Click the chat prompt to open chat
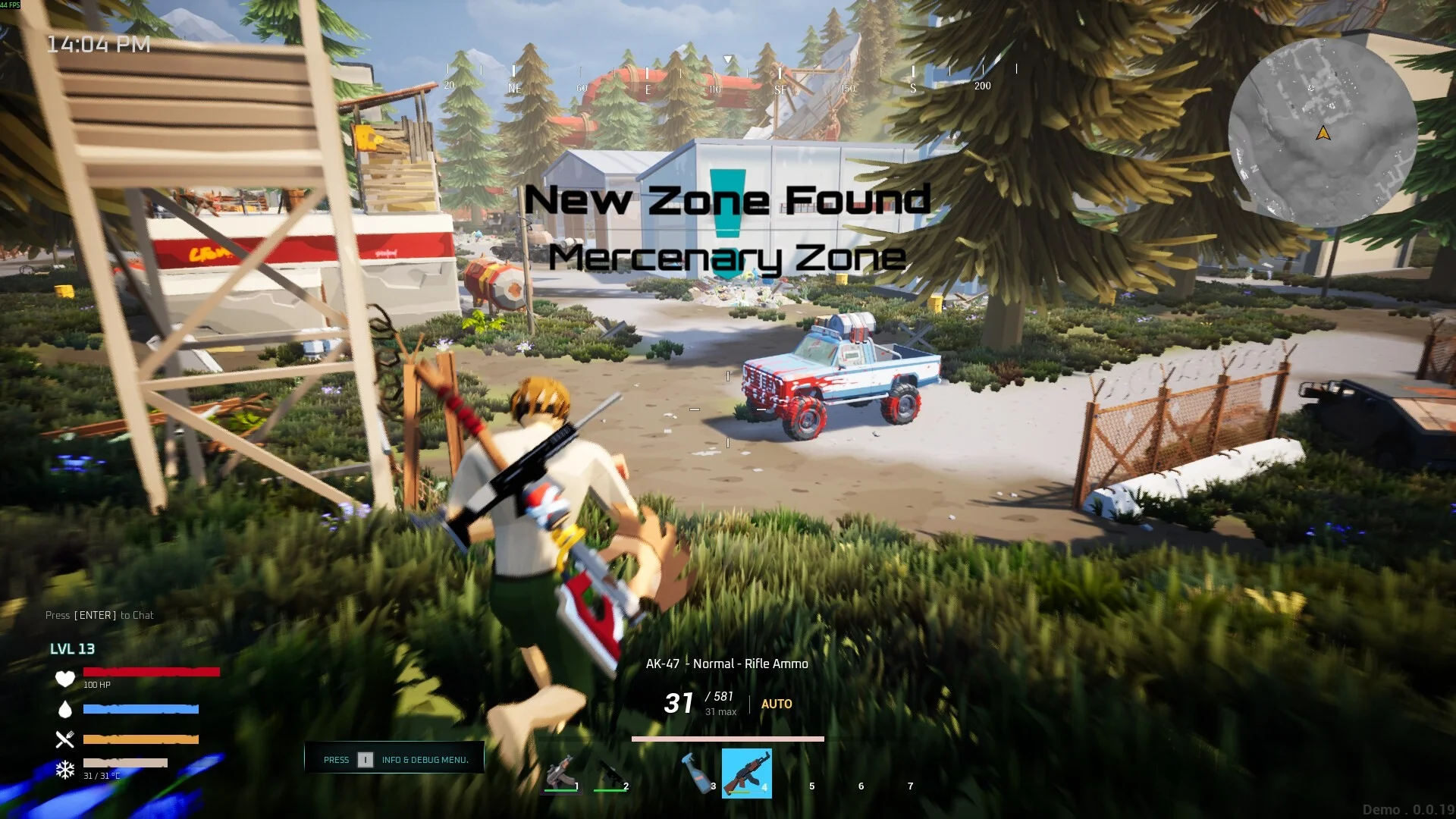 pos(99,615)
